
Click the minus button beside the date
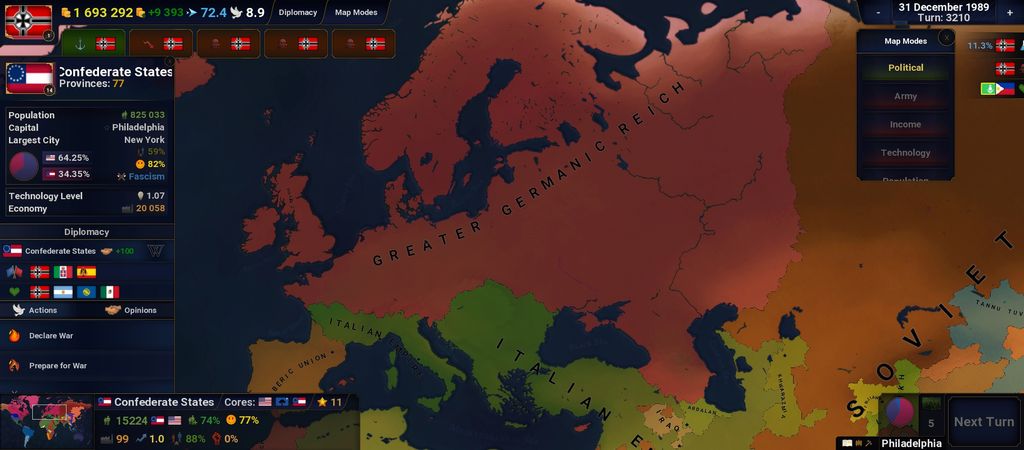[877, 12]
